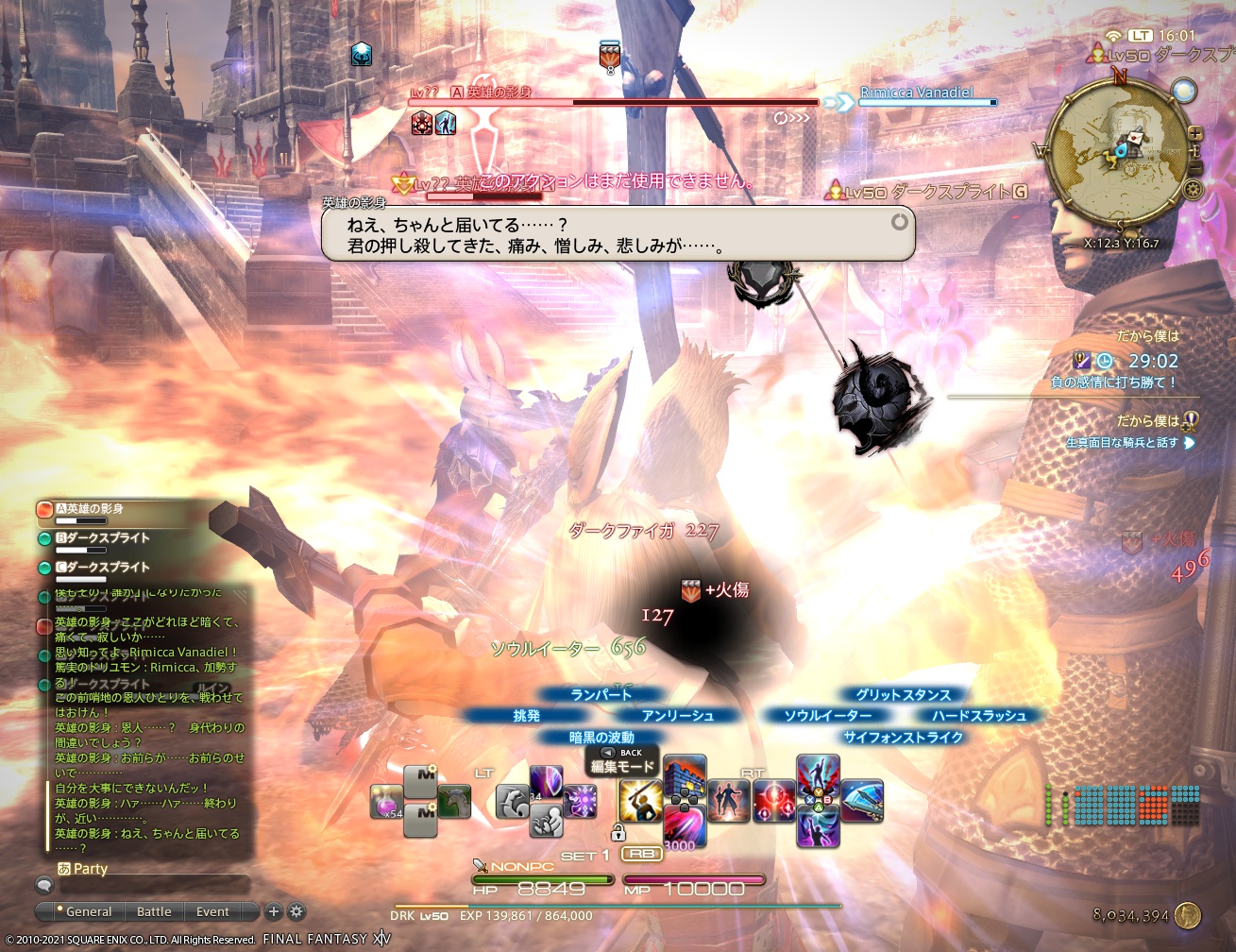This screenshot has height=952, width=1236.
Task: Click the unicorn mount icon on hotbar
Action: click(452, 800)
